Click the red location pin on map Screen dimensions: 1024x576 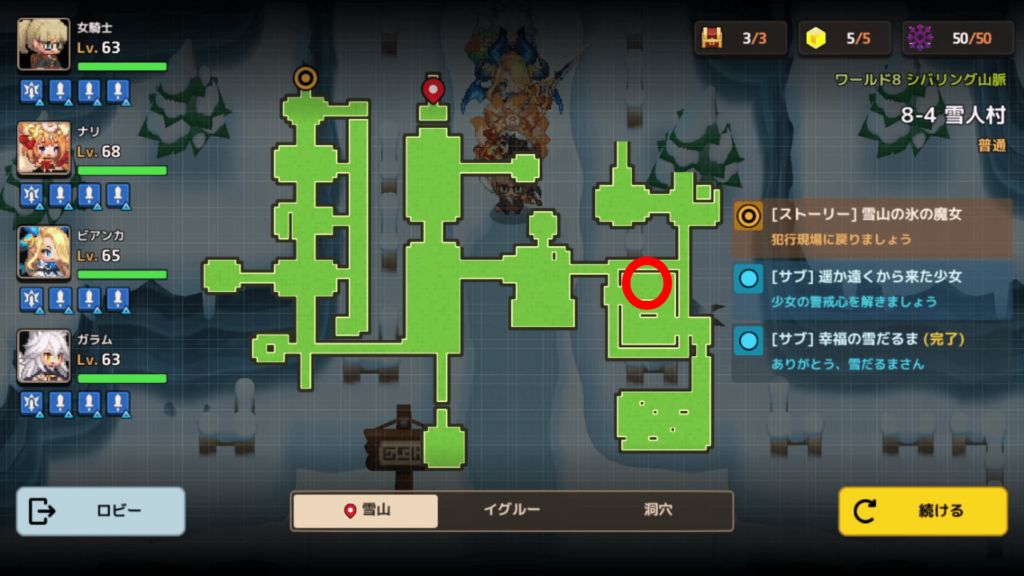(432, 90)
